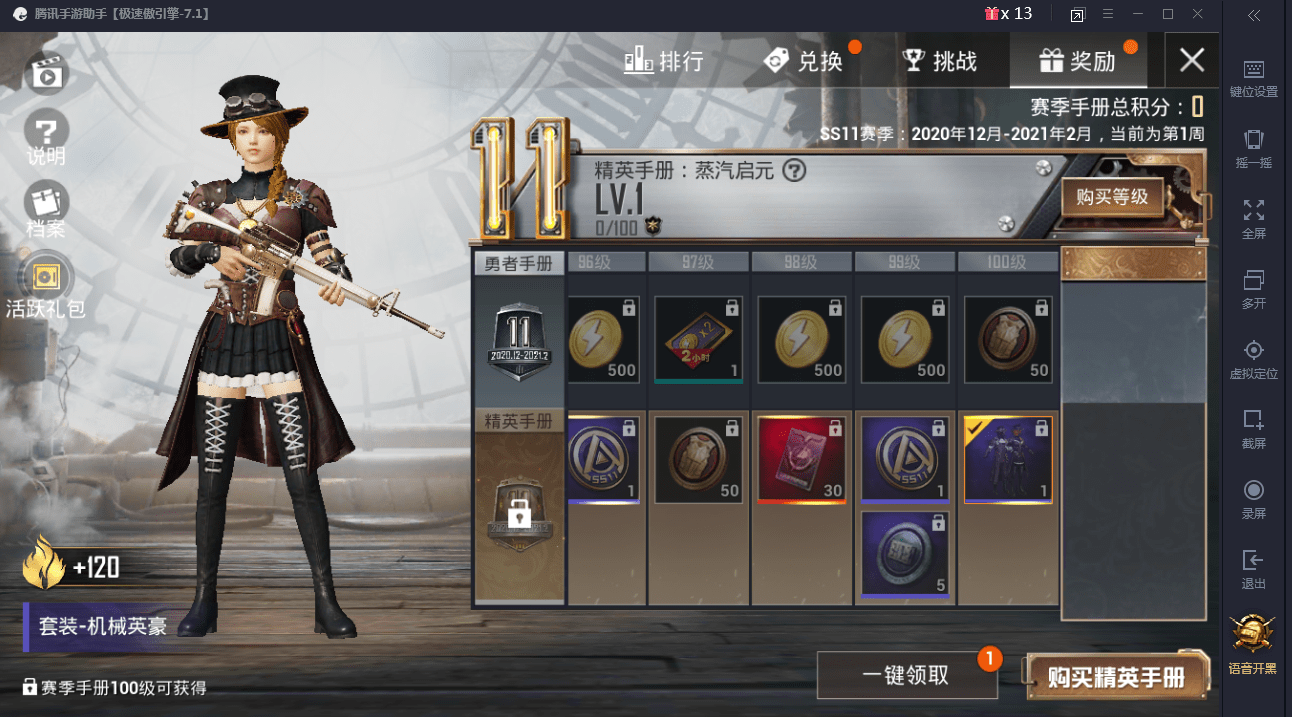Click the question mark beside 蒸汽启元

click(x=794, y=171)
